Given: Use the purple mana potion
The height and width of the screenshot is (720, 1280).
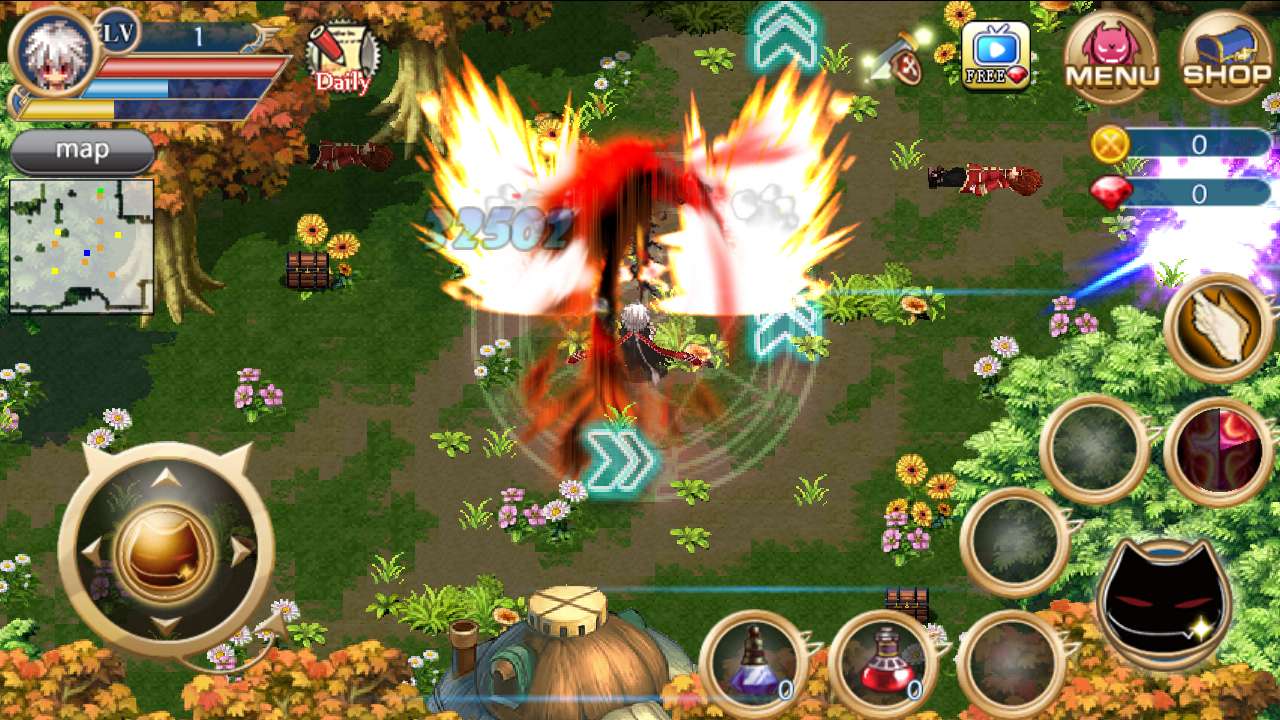Looking at the screenshot, I should click(753, 661).
